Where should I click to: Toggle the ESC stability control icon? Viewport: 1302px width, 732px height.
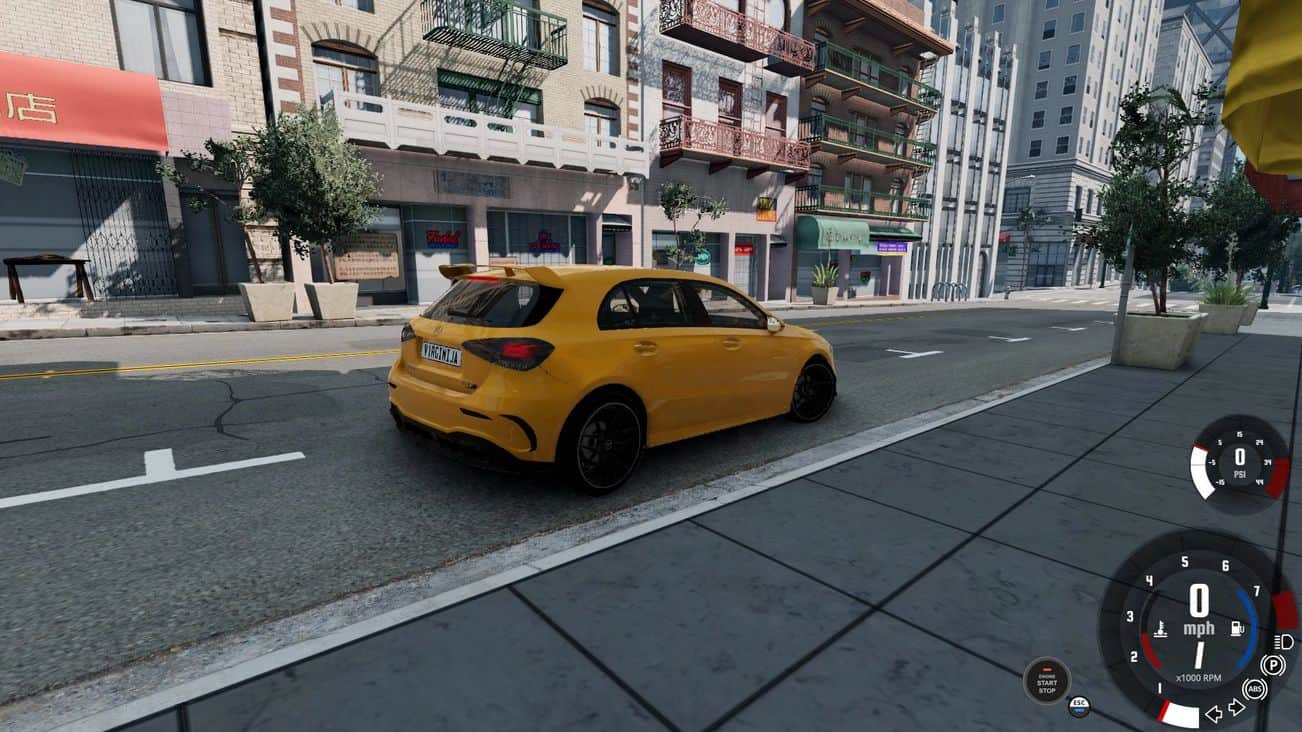[1079, 706]
